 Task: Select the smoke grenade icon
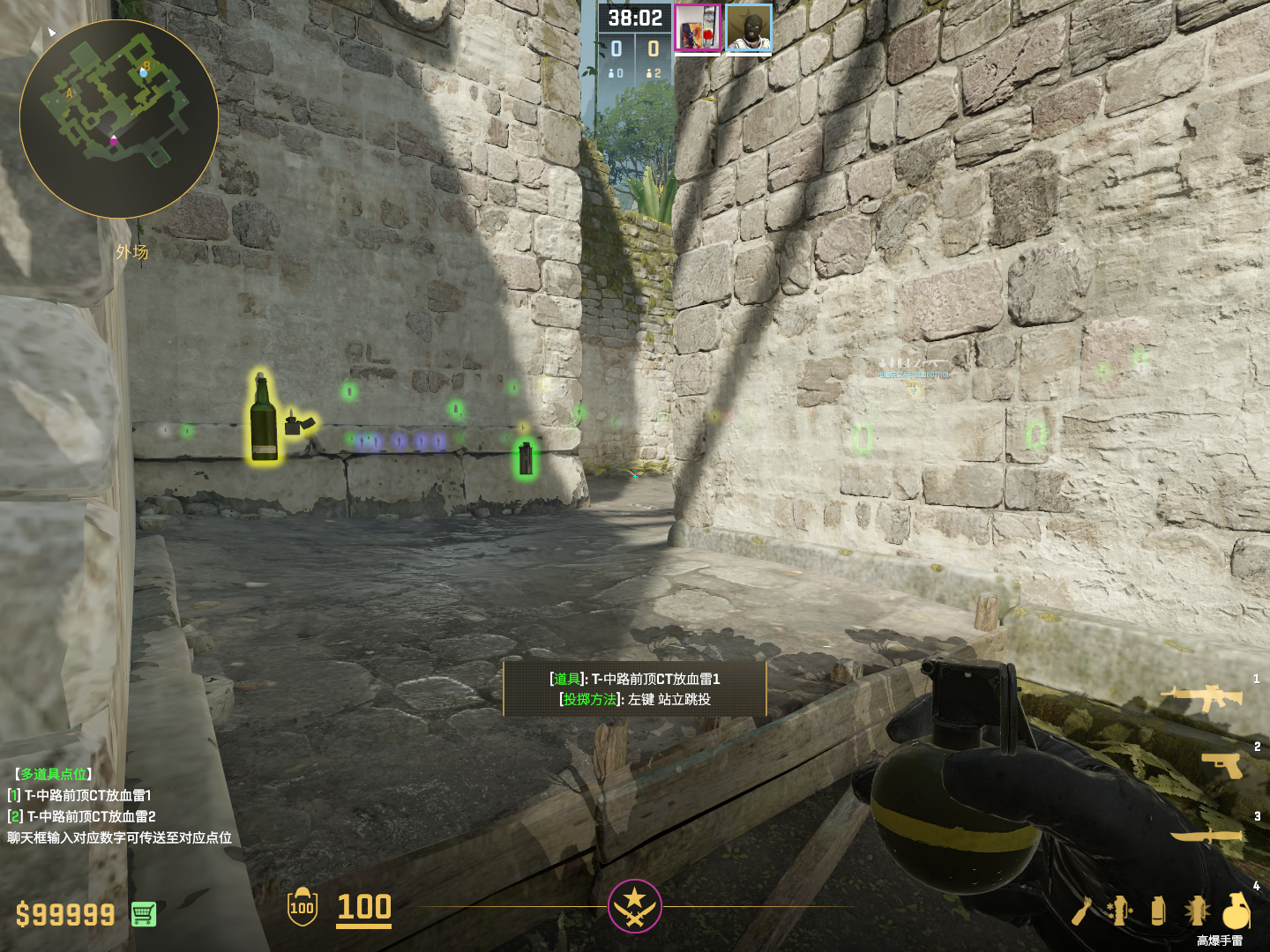coord(1158,911)
